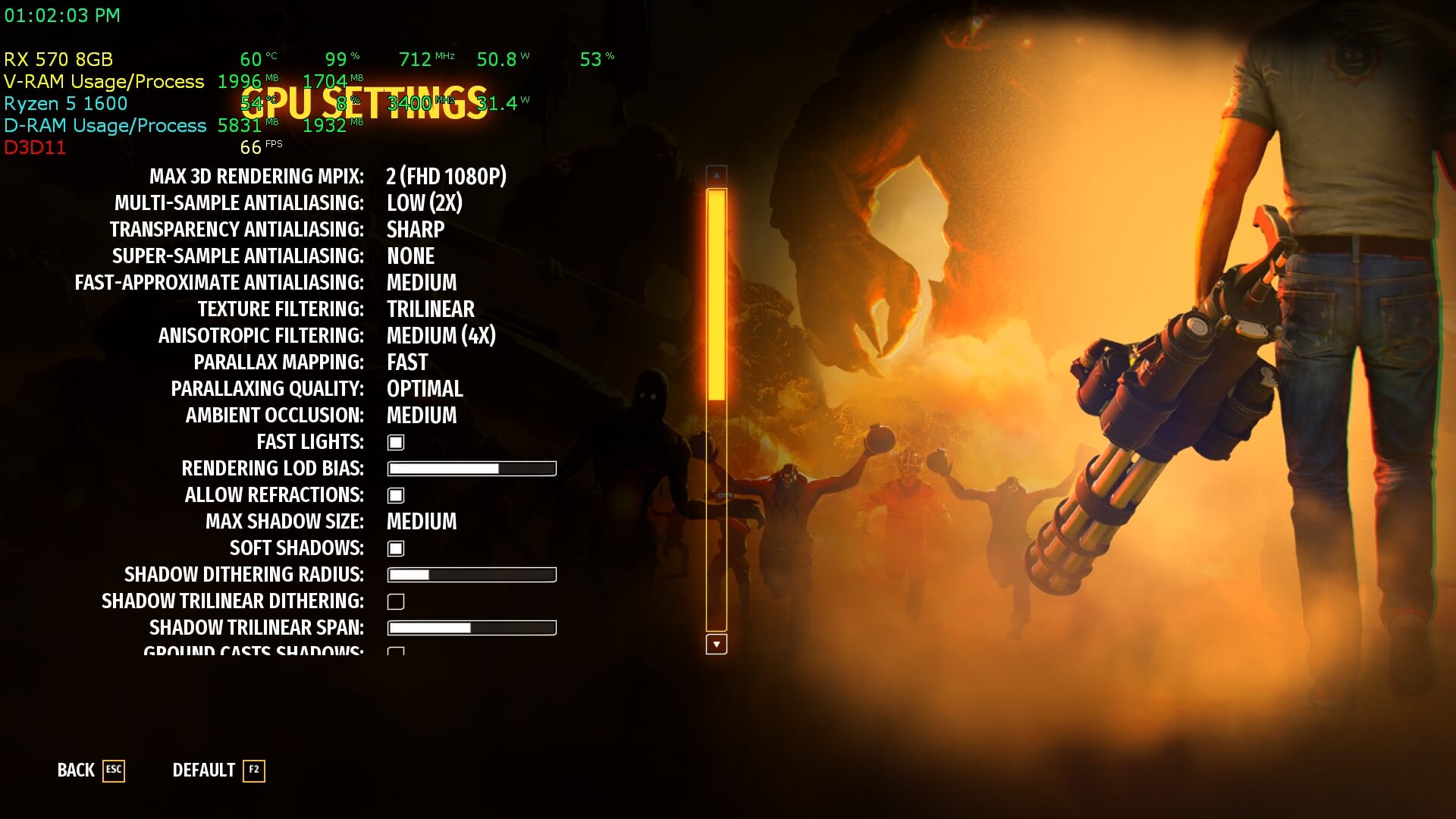Set the Shadow Dithering Radius slider
This screenshot has height=819, width=1456.
[472, 575]
